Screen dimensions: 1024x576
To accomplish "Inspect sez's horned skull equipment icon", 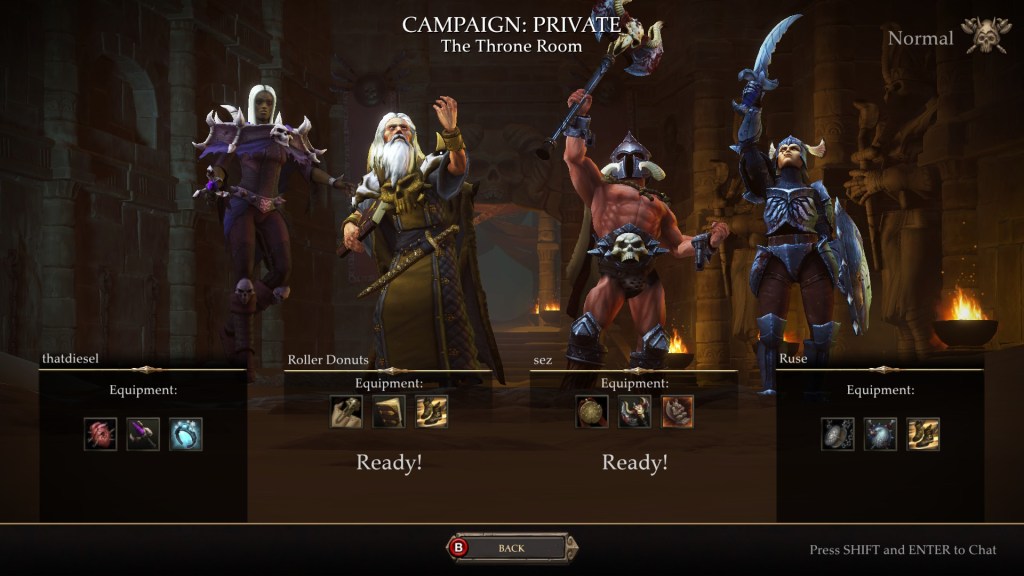I will pos(635,411).
